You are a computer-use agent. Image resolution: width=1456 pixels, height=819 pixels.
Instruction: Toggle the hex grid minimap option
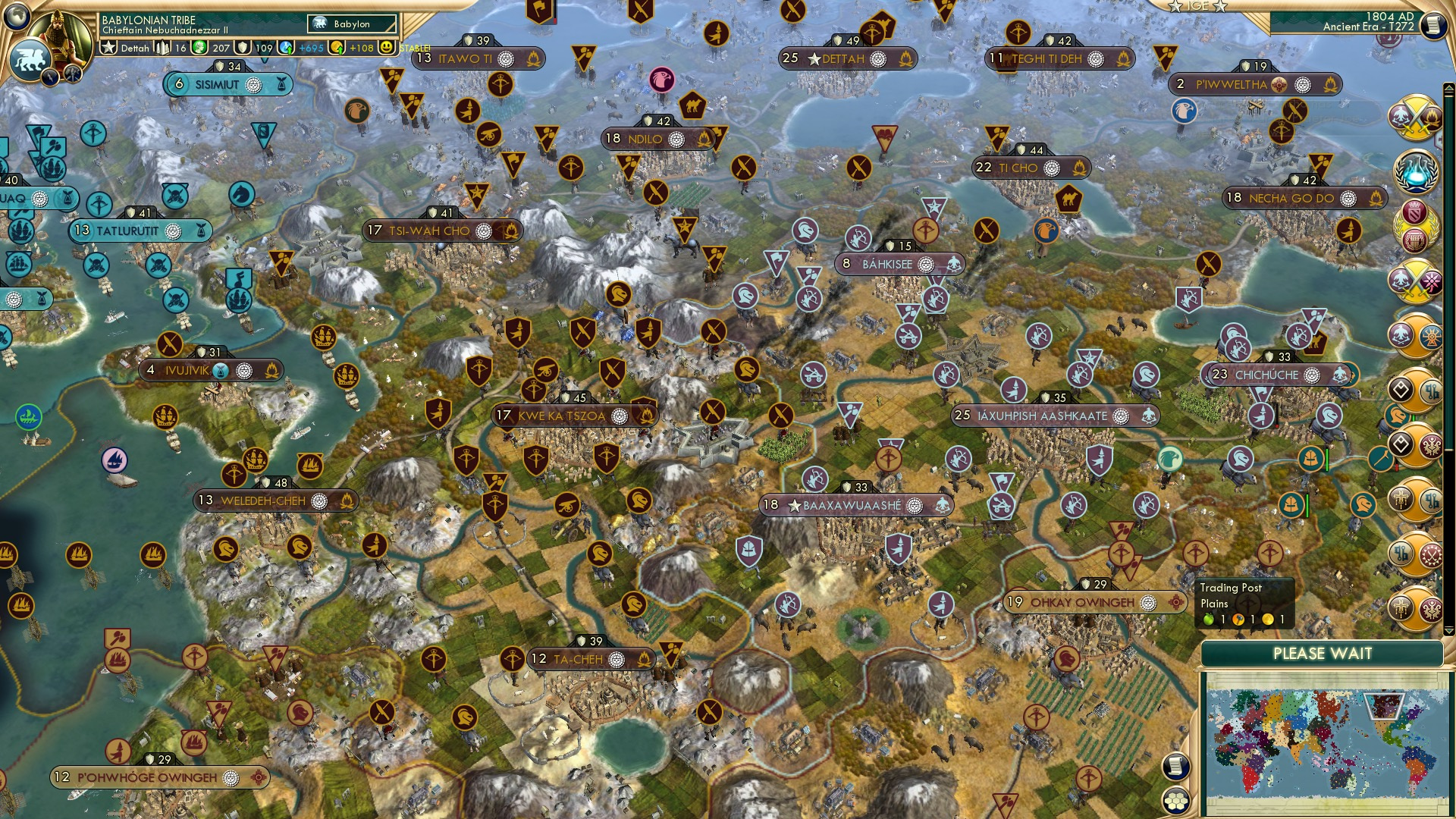click(x=1175, y=801)
